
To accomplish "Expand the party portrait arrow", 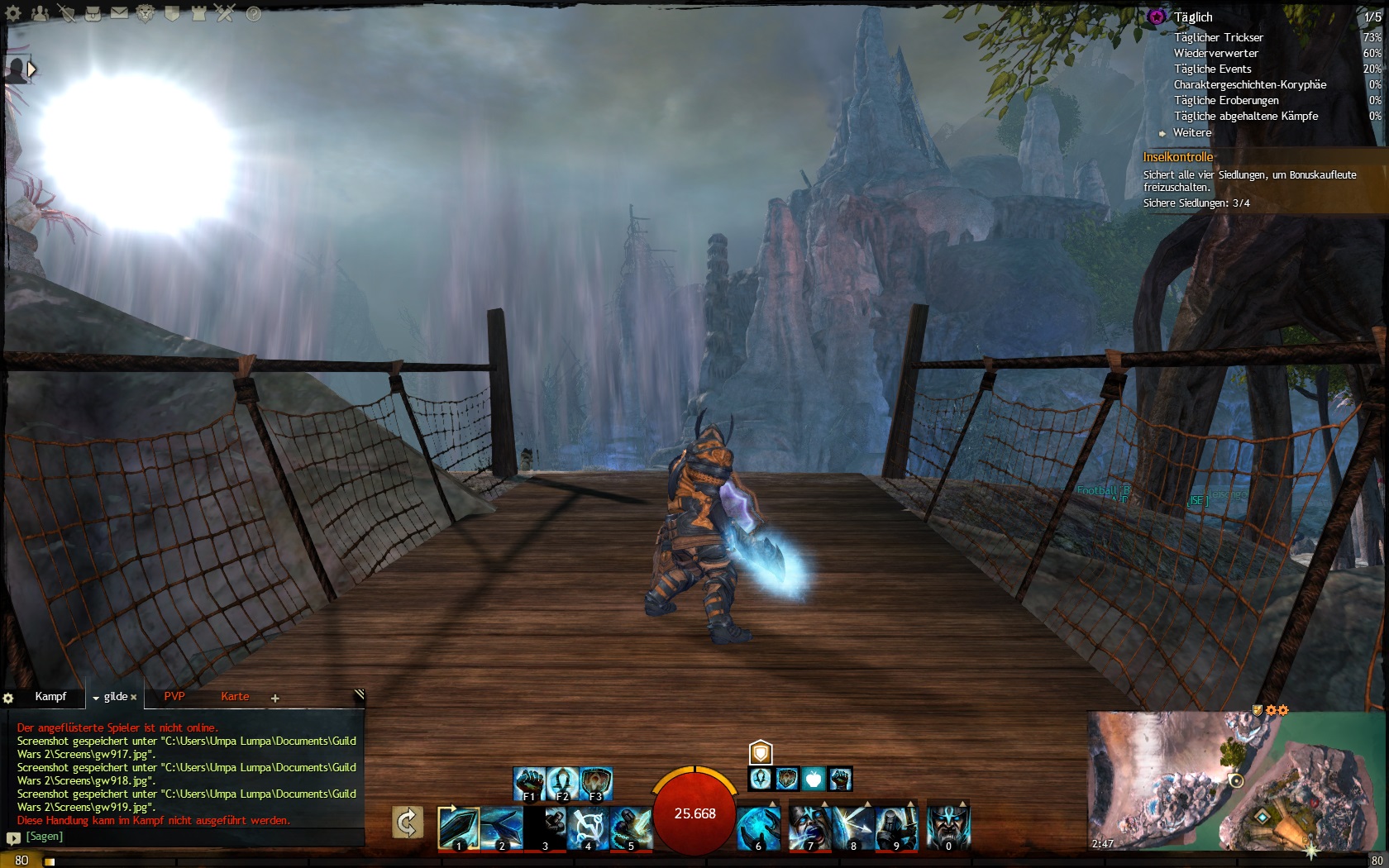I will (31, 69).
